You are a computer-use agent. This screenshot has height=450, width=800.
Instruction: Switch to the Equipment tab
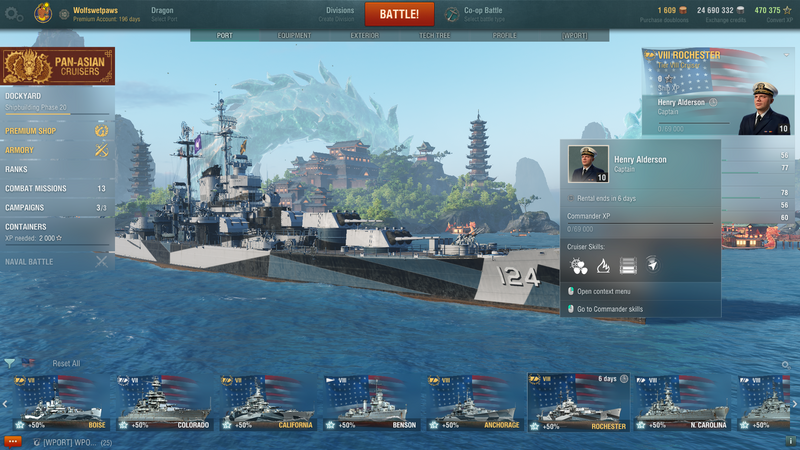click(294, 36)
